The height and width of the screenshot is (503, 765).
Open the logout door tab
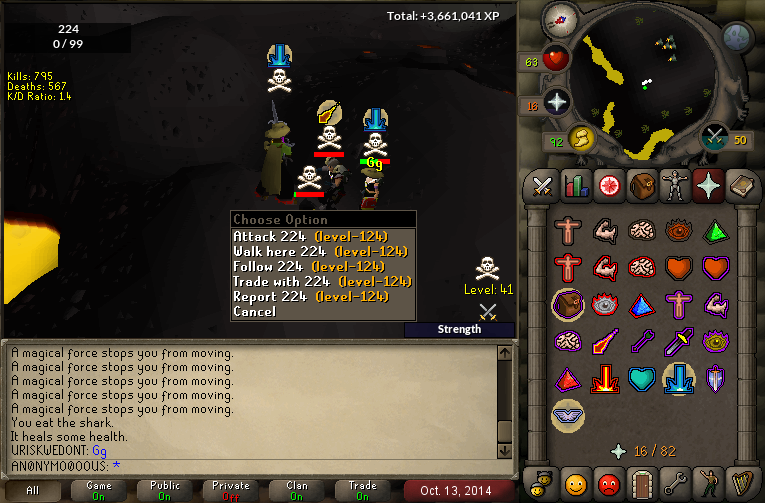(x=641, y=483)
